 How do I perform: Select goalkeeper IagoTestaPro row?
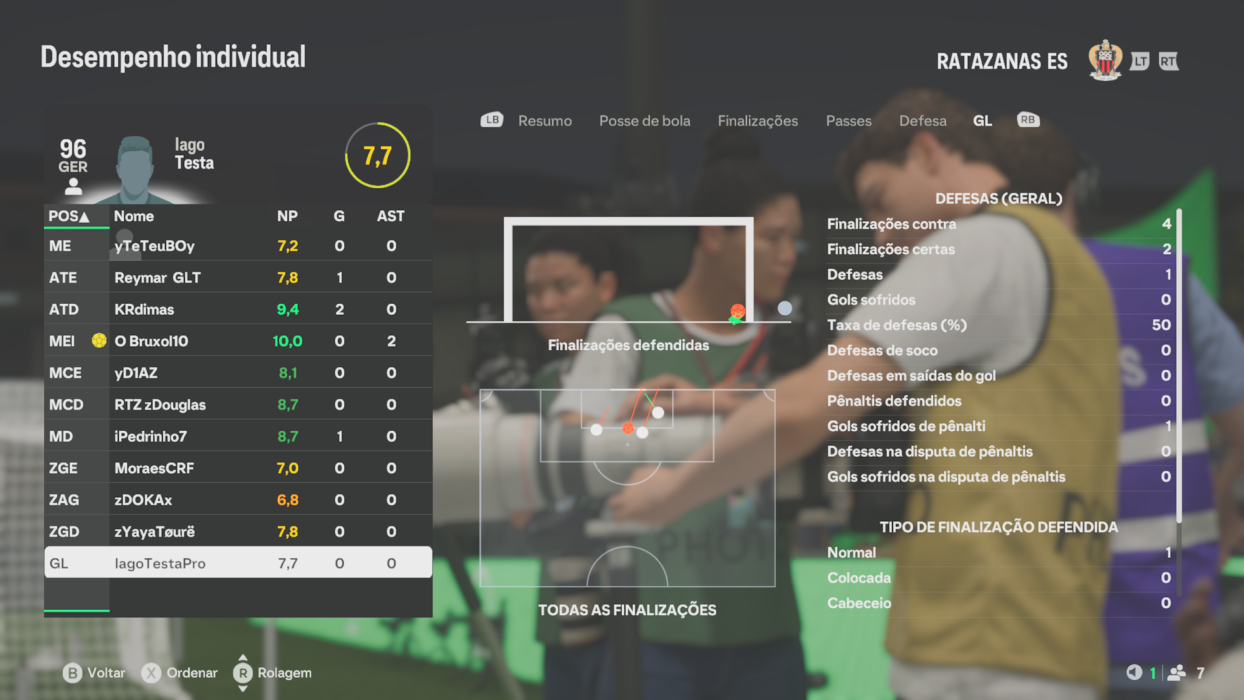point(238,563)
